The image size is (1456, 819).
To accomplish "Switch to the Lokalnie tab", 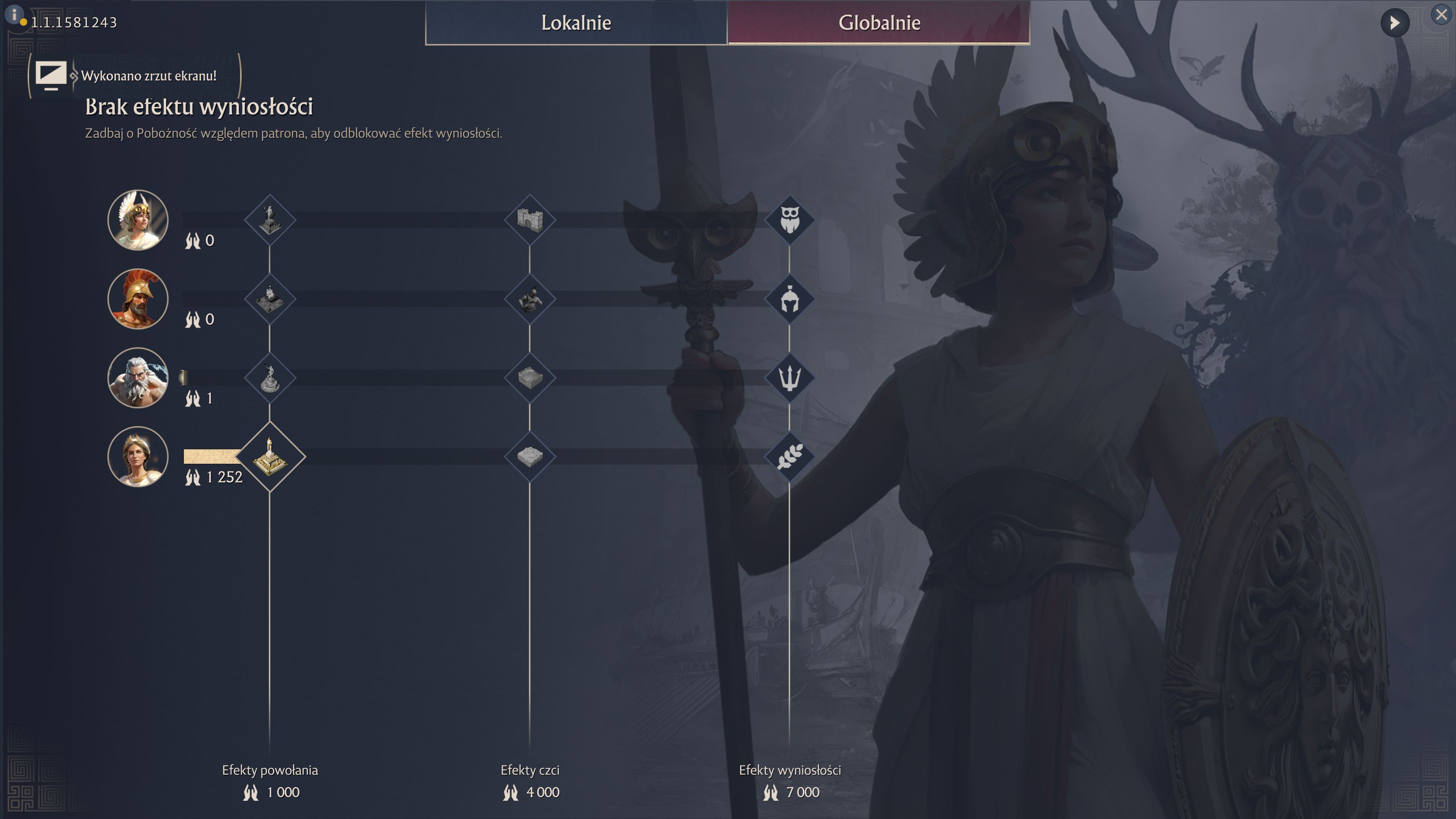I will pyautogui.click(x=576, y=23).
